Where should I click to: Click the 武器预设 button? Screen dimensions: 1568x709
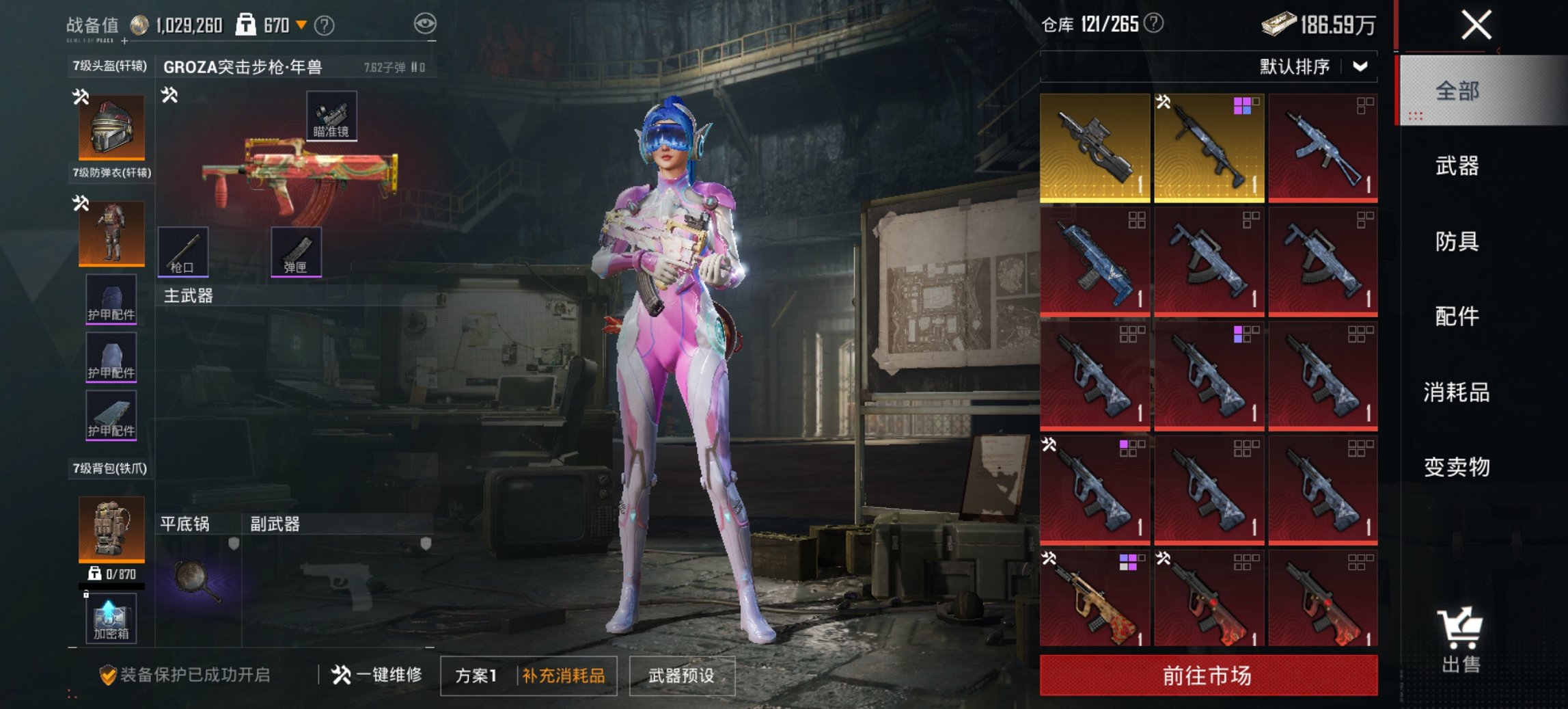point(681,675)
